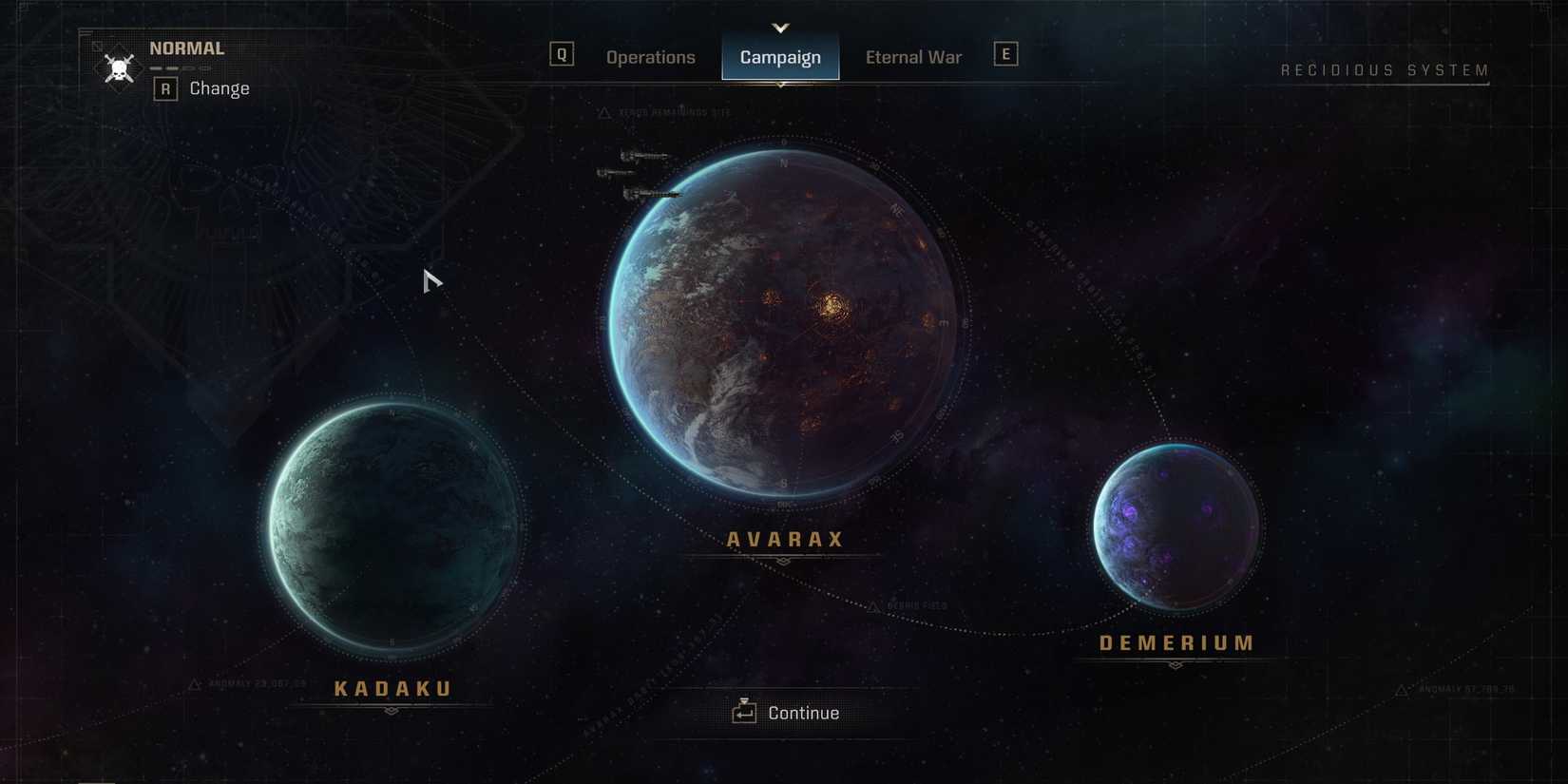Click the anomaly marker near Demerium

pos(1403,690)
